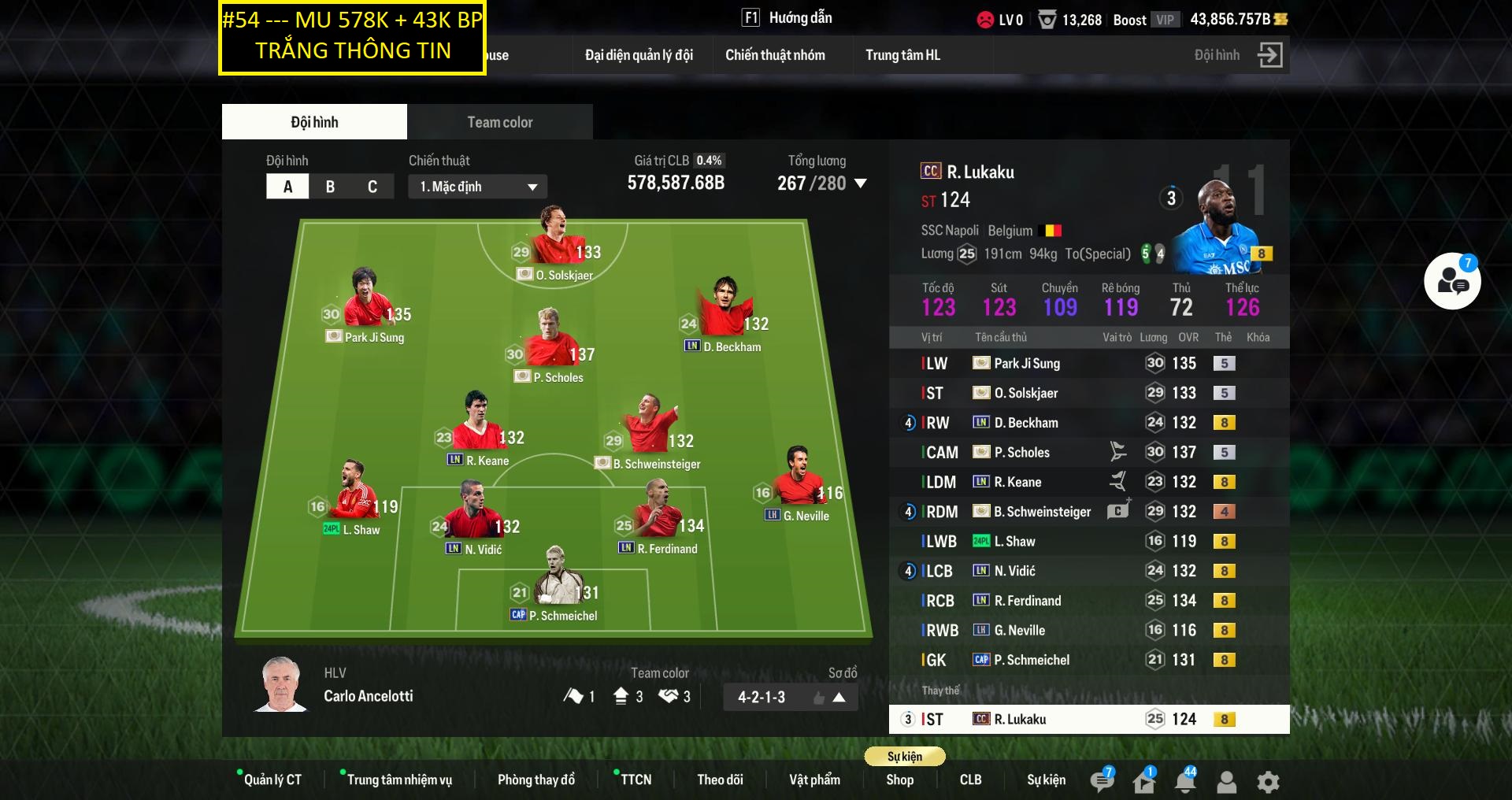The image size is (1512, 800).
Task: Open the chat messages icon with 7 notifications
Action: tap(1102, 780)
